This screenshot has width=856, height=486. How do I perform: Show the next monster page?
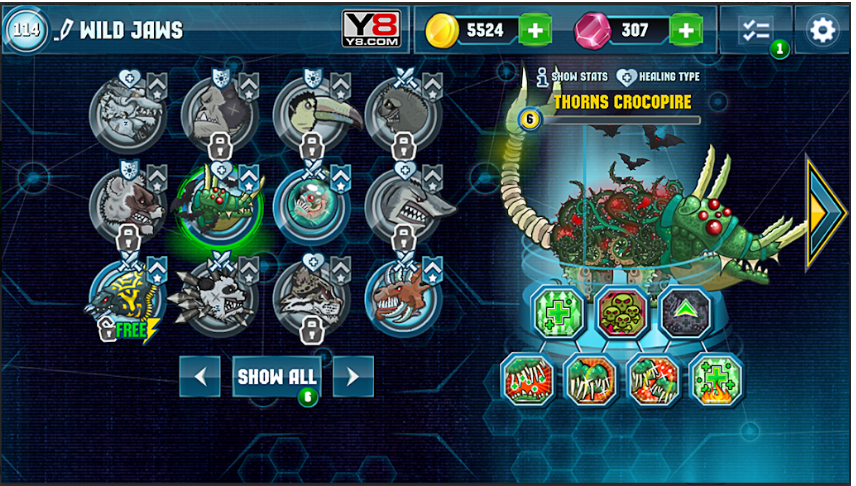pos(353,377)
